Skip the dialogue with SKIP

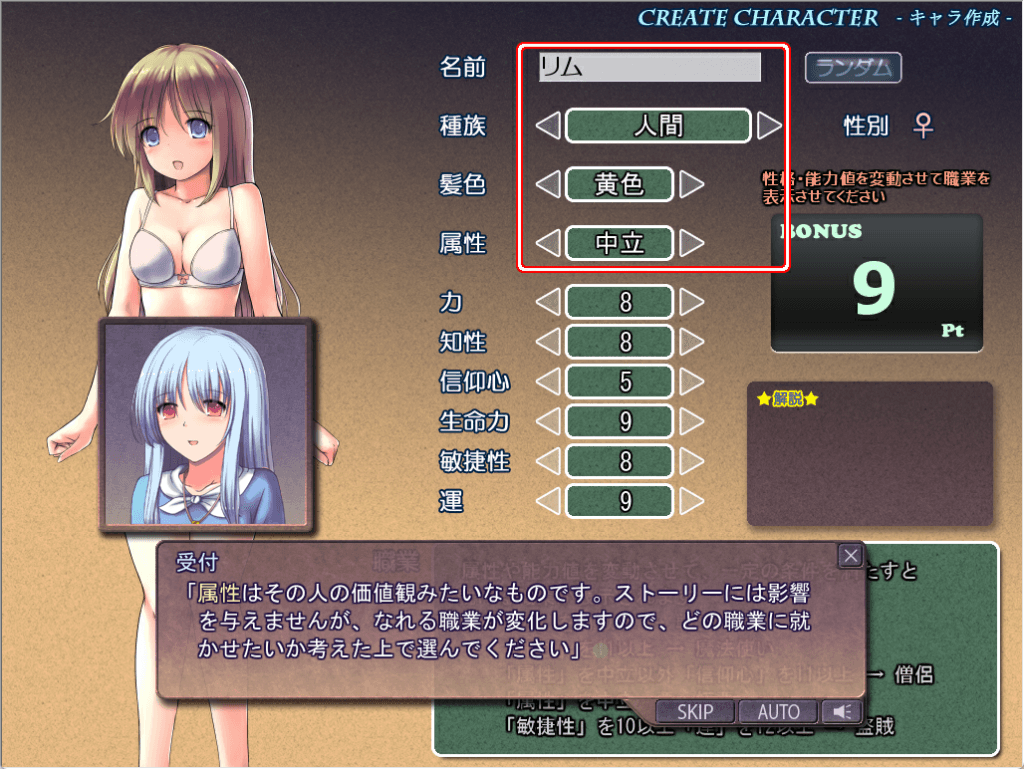click(695, 712)
